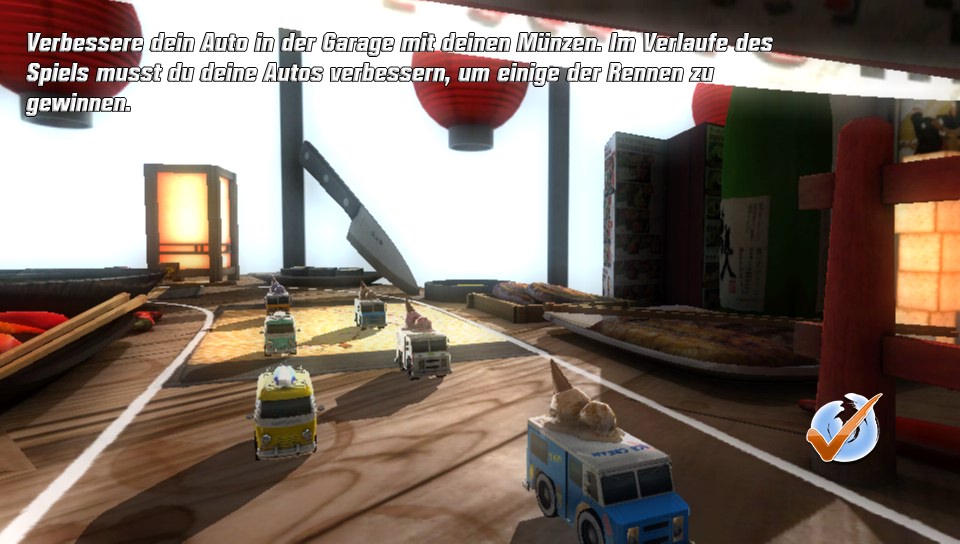Confirm the tip with the orange checkmark
960x544 pixels.
pyautogui.click(x=843, y=427)
